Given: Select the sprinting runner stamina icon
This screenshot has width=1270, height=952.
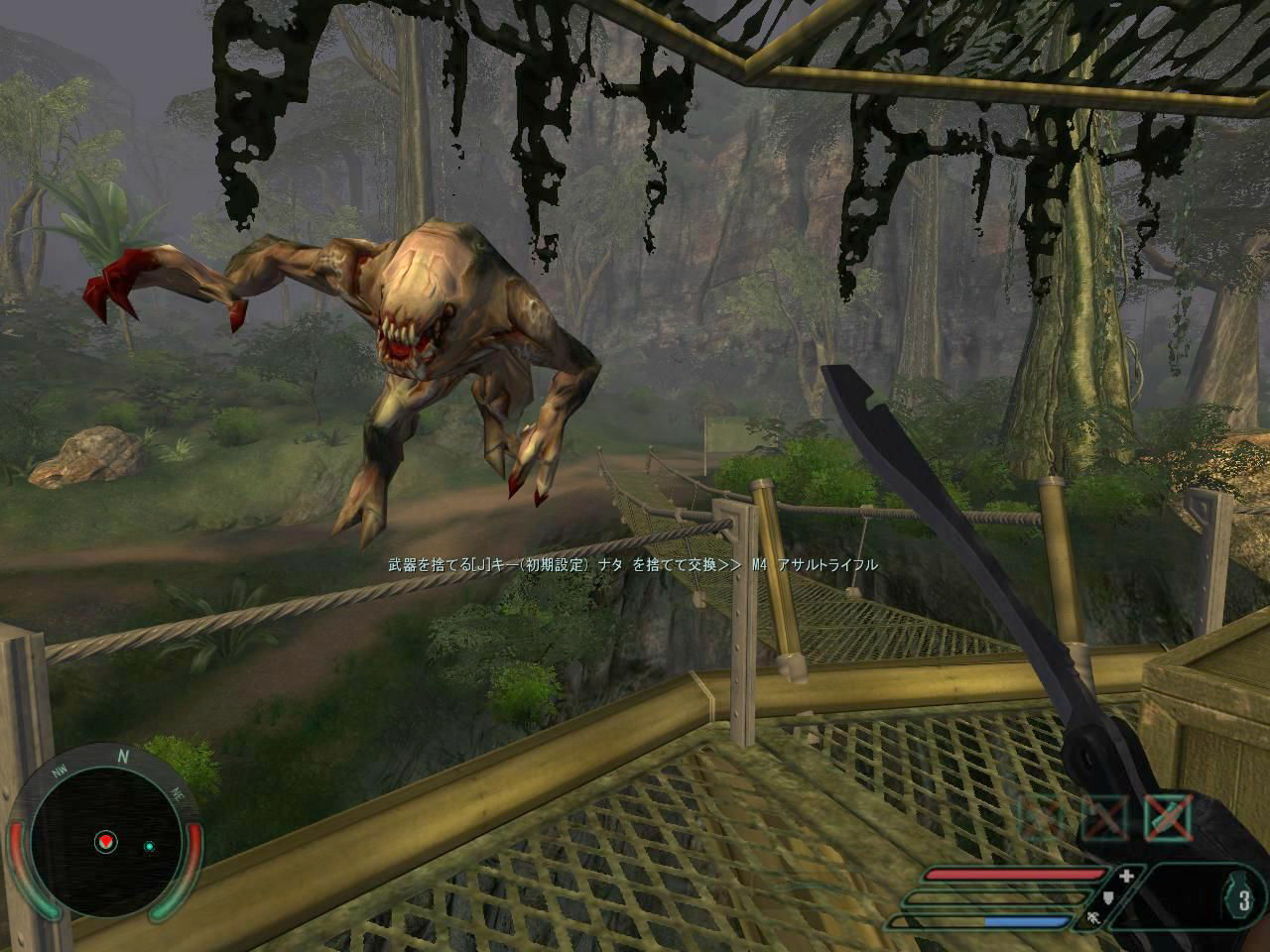Looking at the screenshot, I should pos(1093,919).
